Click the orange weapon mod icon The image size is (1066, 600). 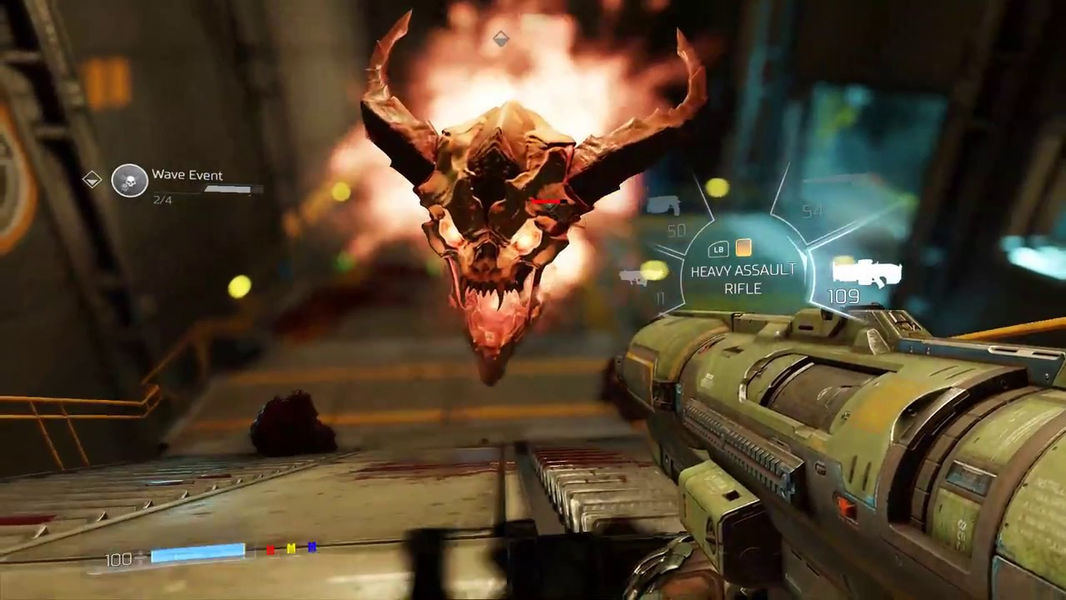(x=743, y=247)
